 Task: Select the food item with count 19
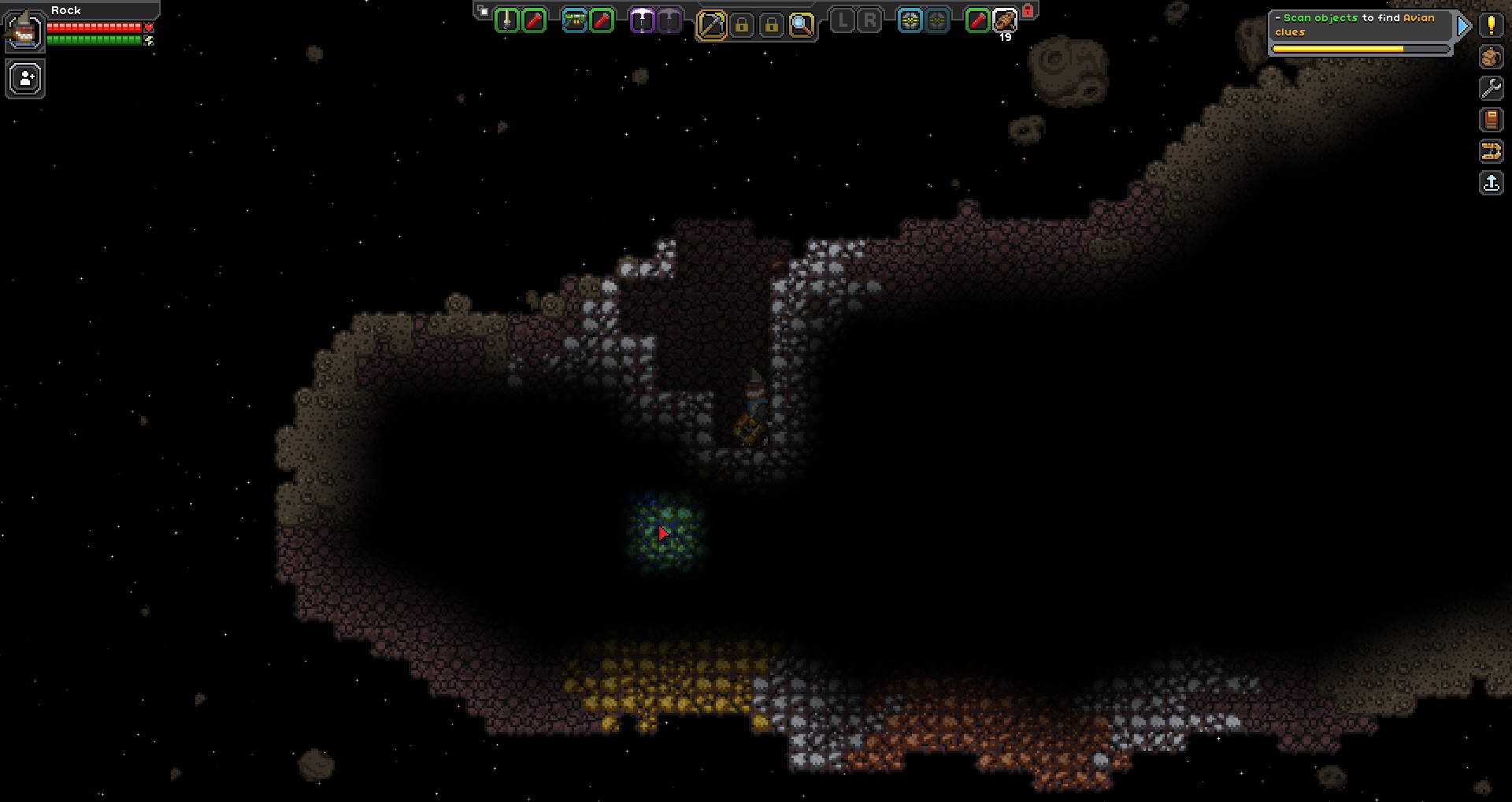[1005, 21]
